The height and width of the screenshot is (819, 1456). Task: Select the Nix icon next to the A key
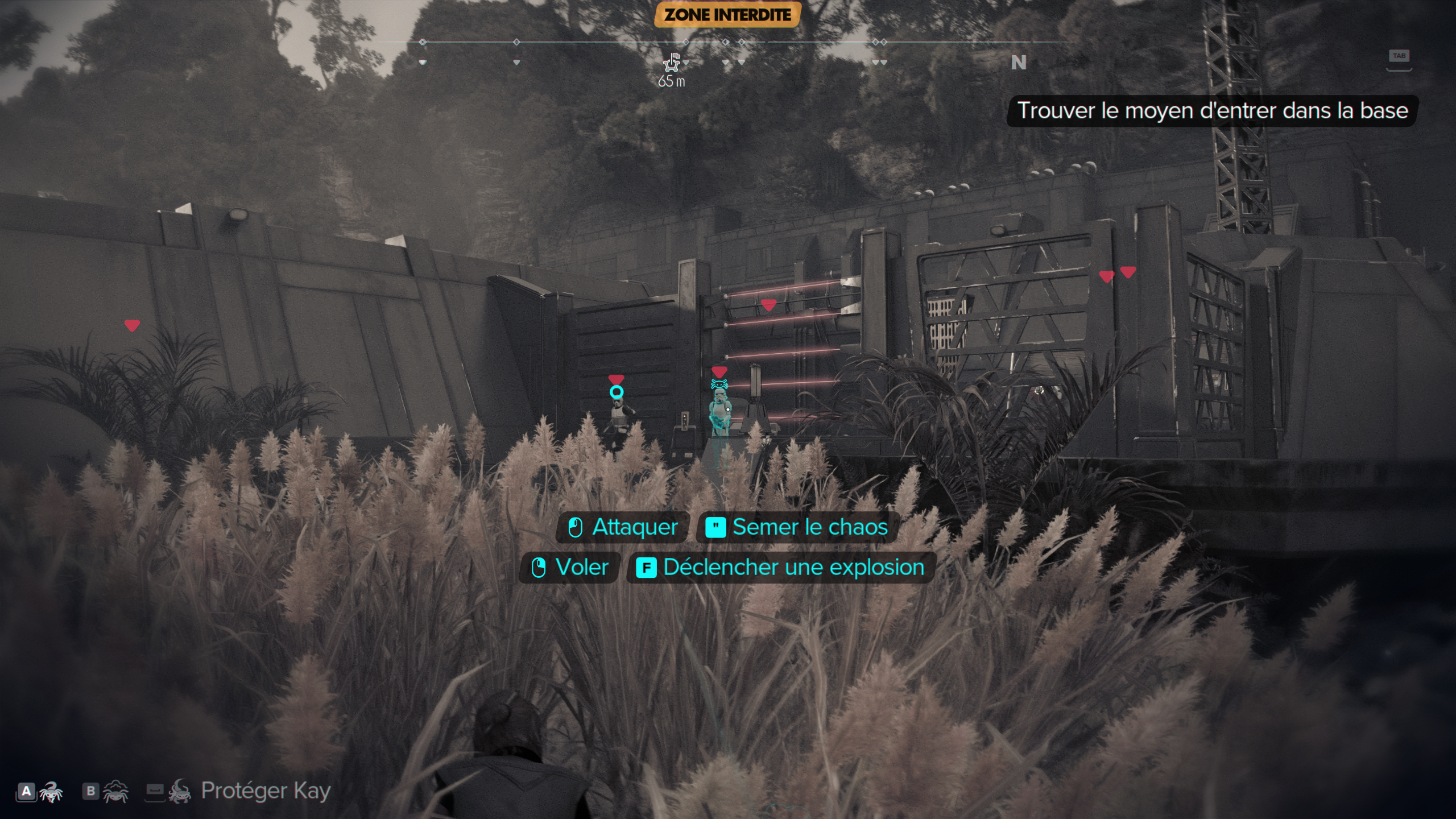click(x=51, y=791)
